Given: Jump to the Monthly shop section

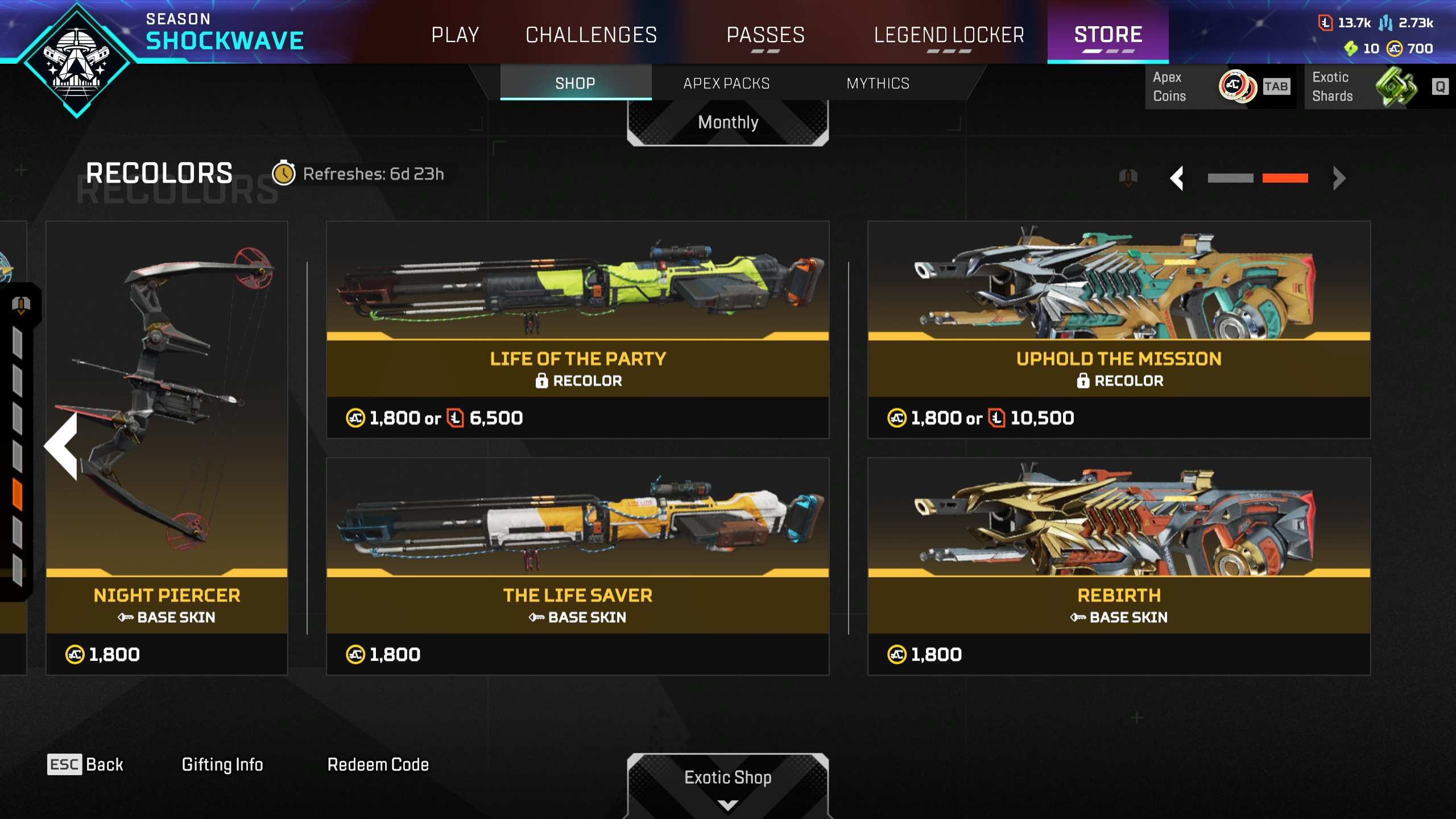Looking at the screenshot, I should [727, 123].
